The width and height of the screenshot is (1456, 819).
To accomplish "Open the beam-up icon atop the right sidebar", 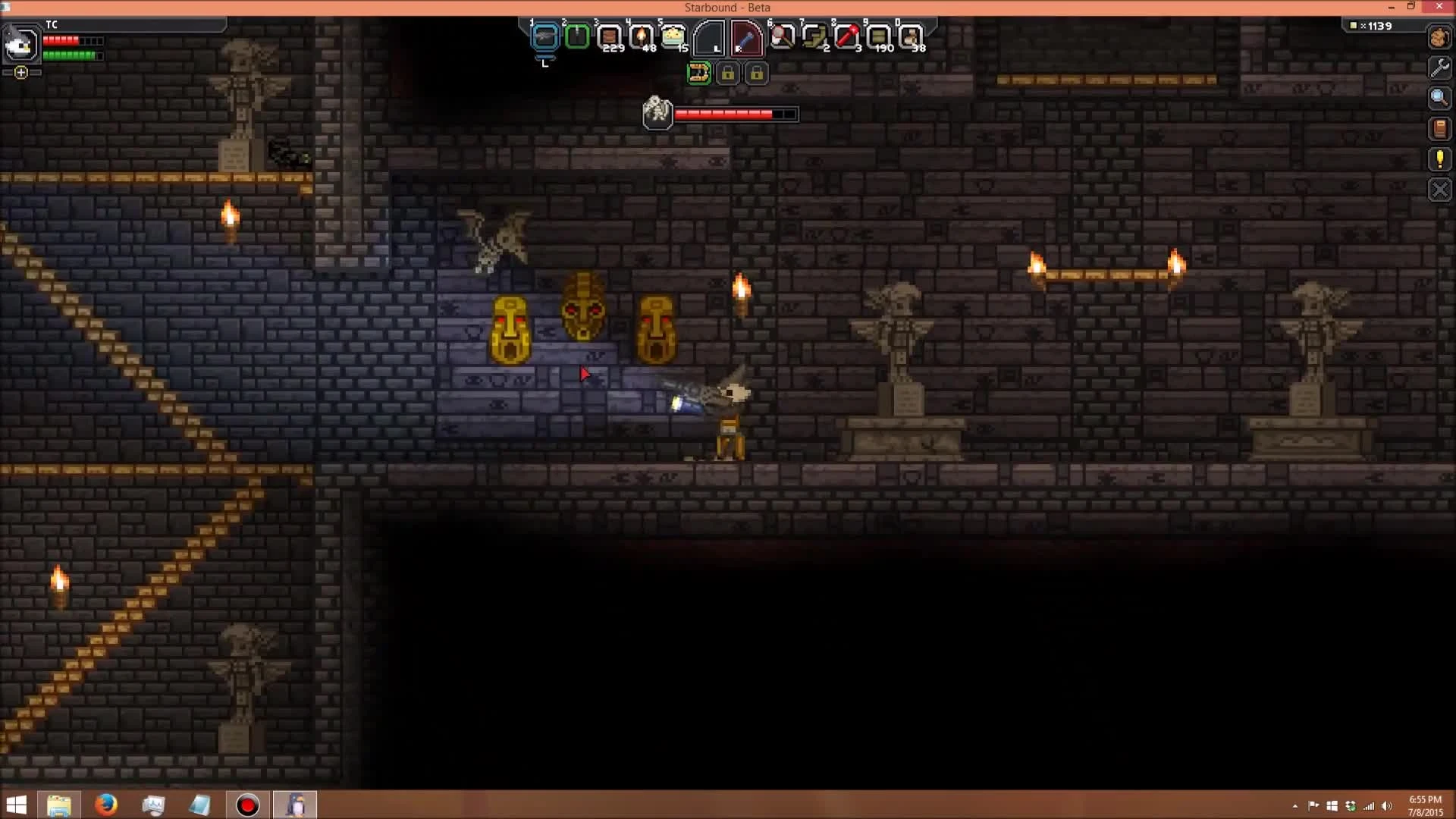I will [1440, 37].
